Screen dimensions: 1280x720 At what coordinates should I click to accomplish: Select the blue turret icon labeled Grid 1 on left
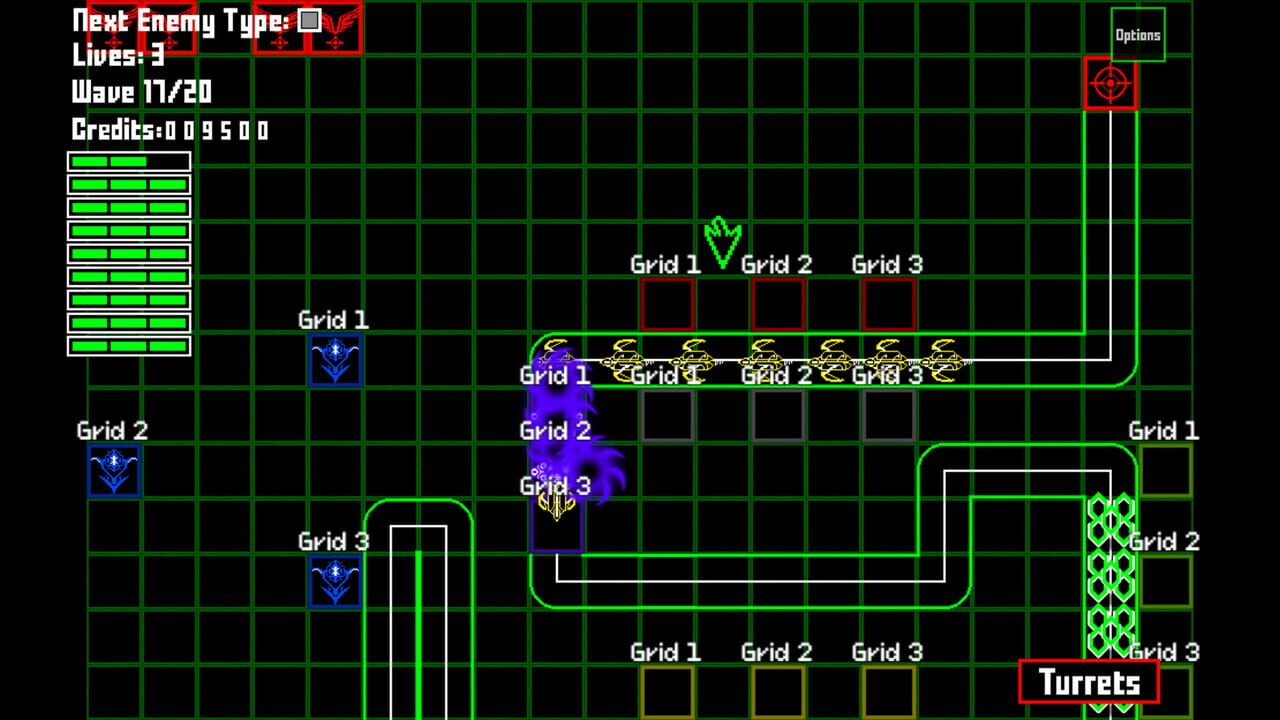click(333, 360)
